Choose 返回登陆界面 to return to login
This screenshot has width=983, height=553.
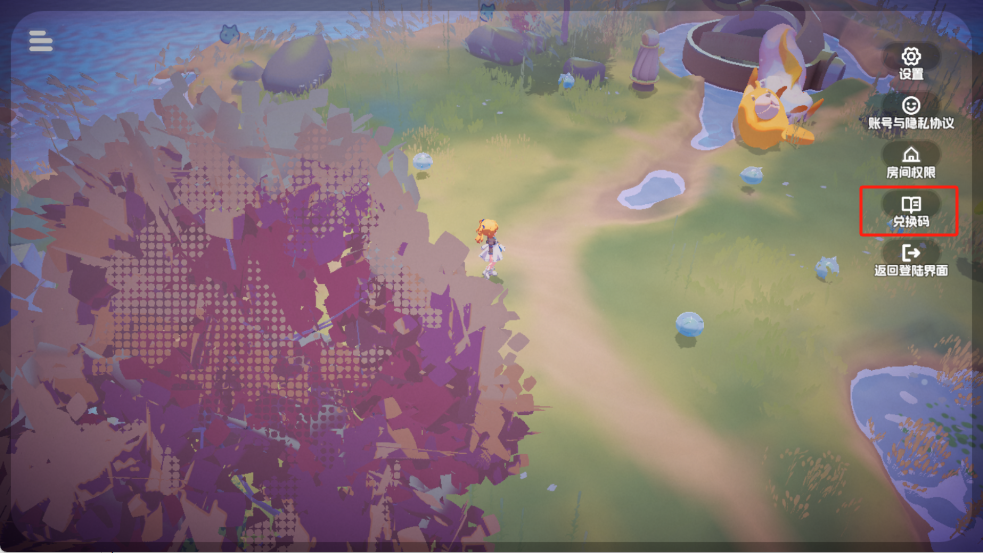(910, 259)
